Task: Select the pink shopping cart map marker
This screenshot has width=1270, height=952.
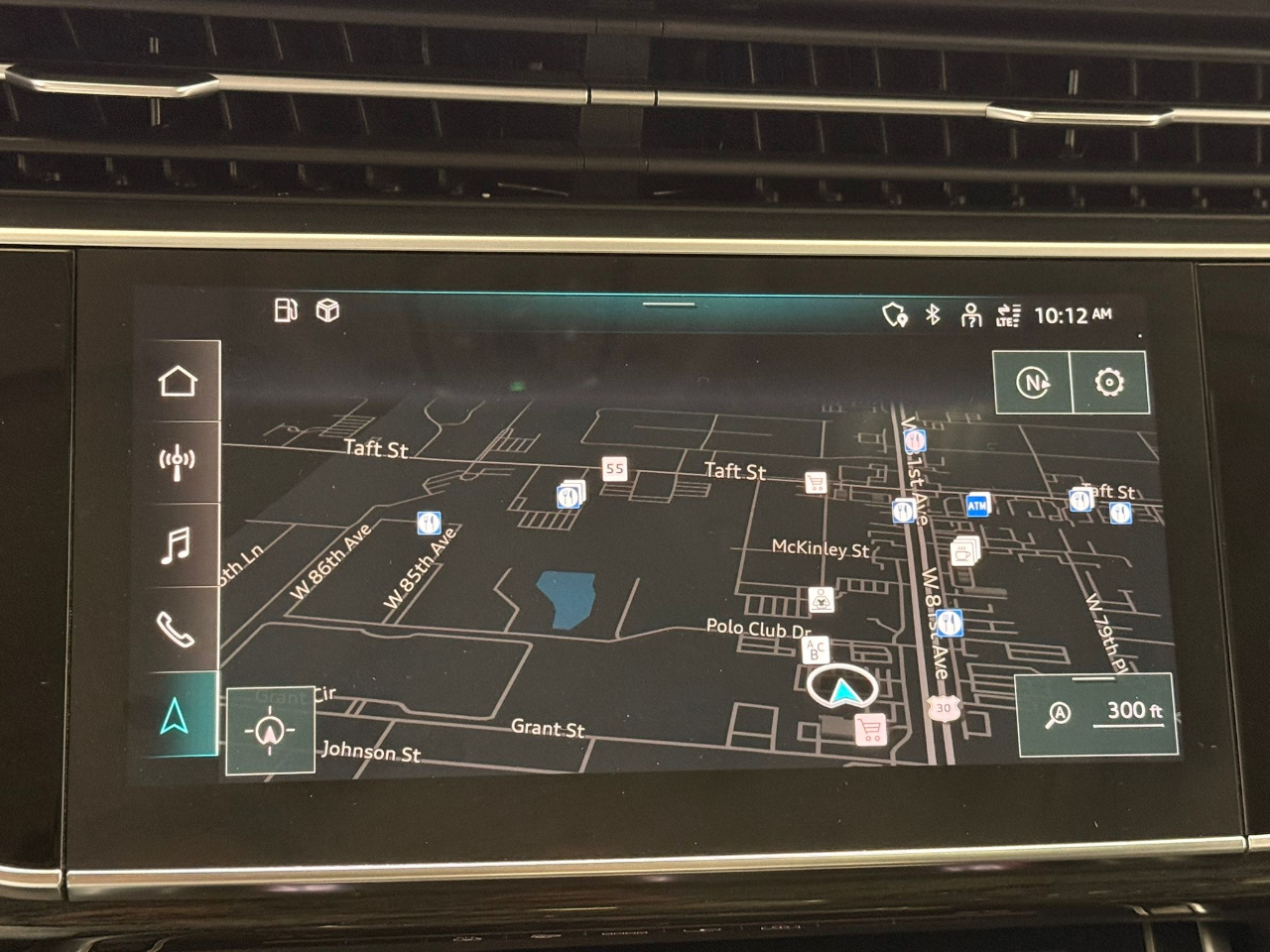Action: pyautogui.click(x=870, y=731)
